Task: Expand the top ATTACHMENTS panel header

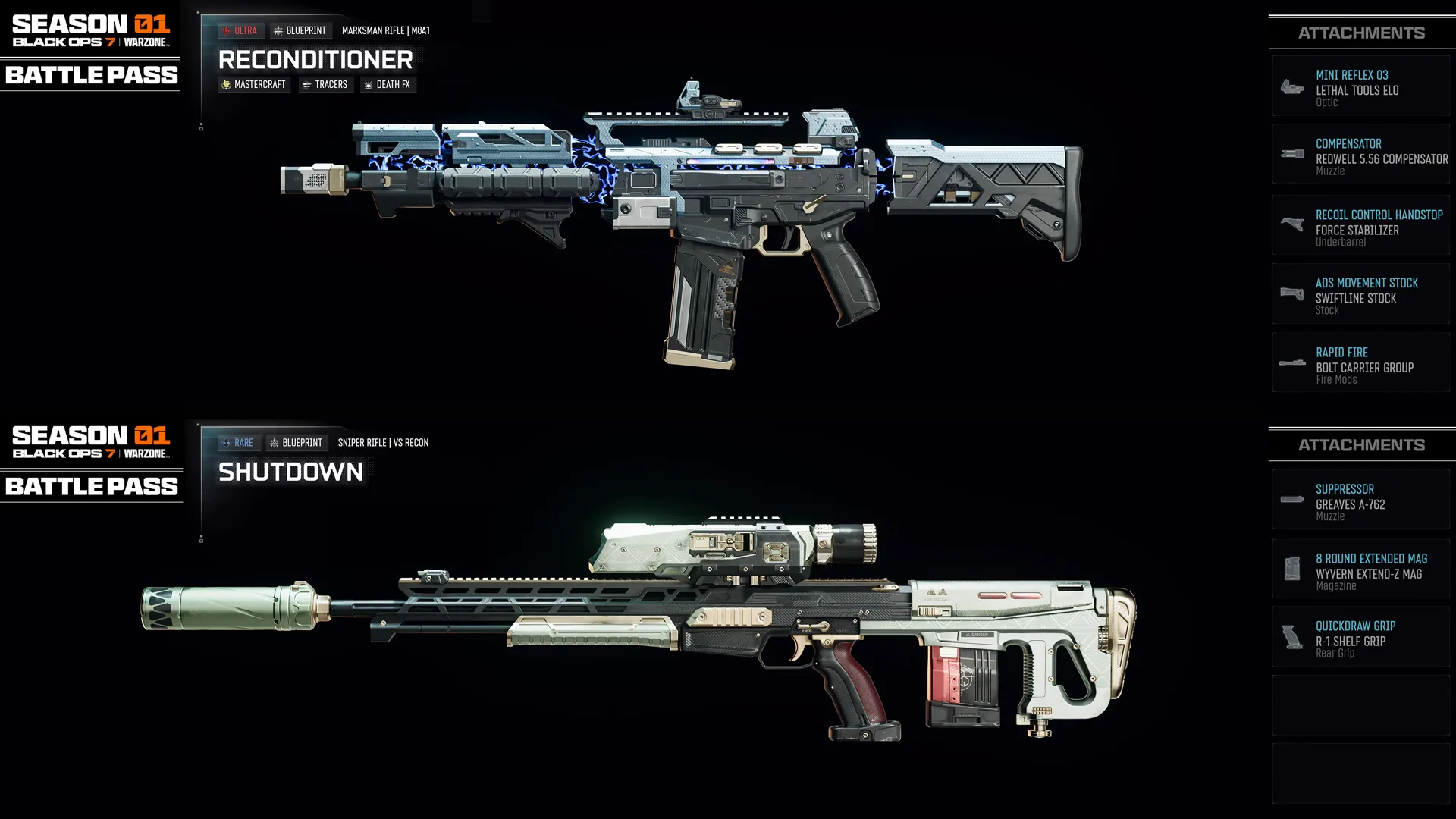Action: coord(1361,33)
